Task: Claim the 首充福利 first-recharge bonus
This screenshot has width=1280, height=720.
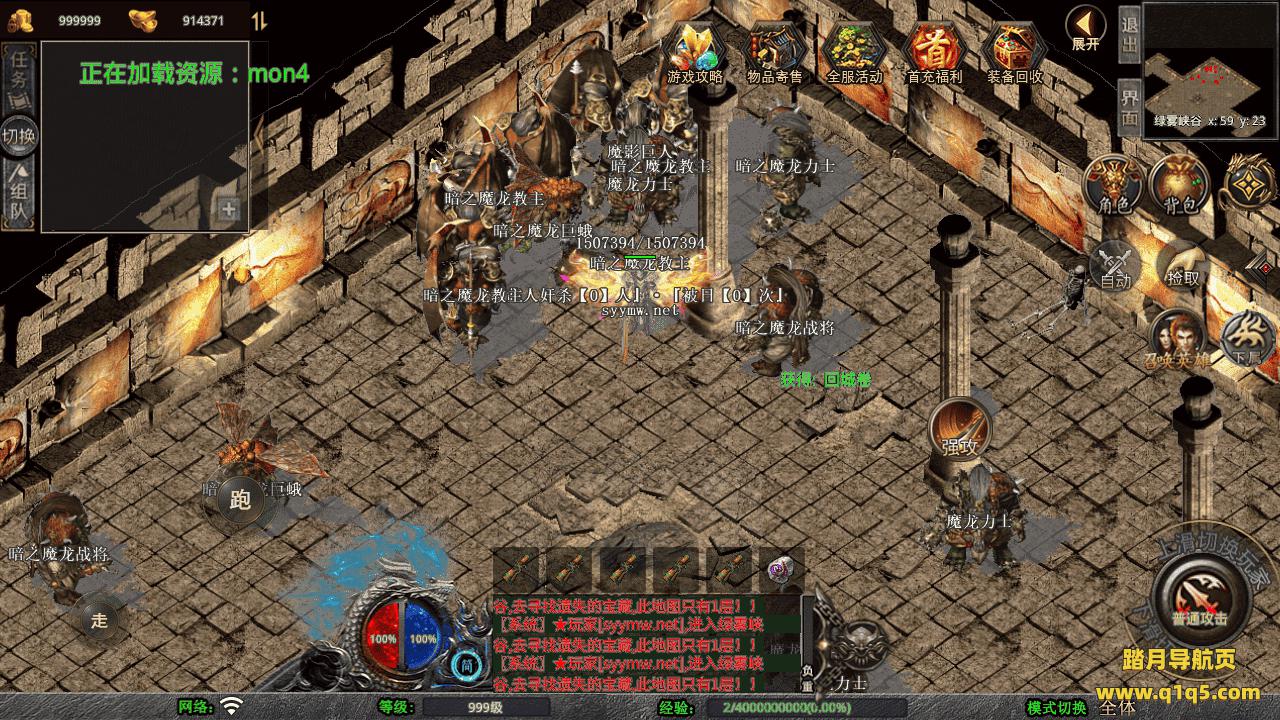Action: pyautogui.click(x=934, y=51)
